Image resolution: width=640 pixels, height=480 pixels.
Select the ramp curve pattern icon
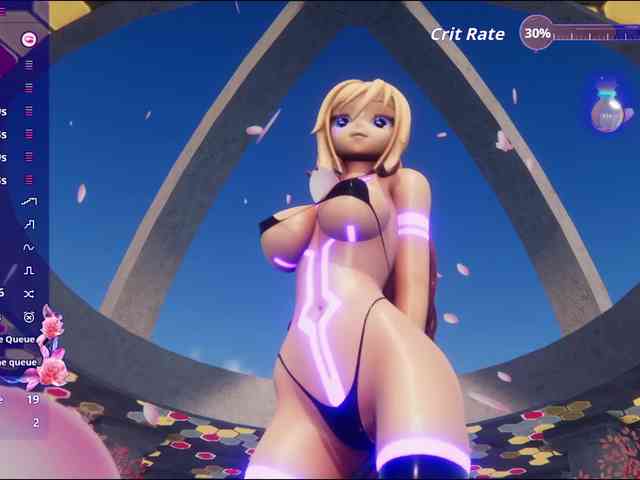[29, 201]
